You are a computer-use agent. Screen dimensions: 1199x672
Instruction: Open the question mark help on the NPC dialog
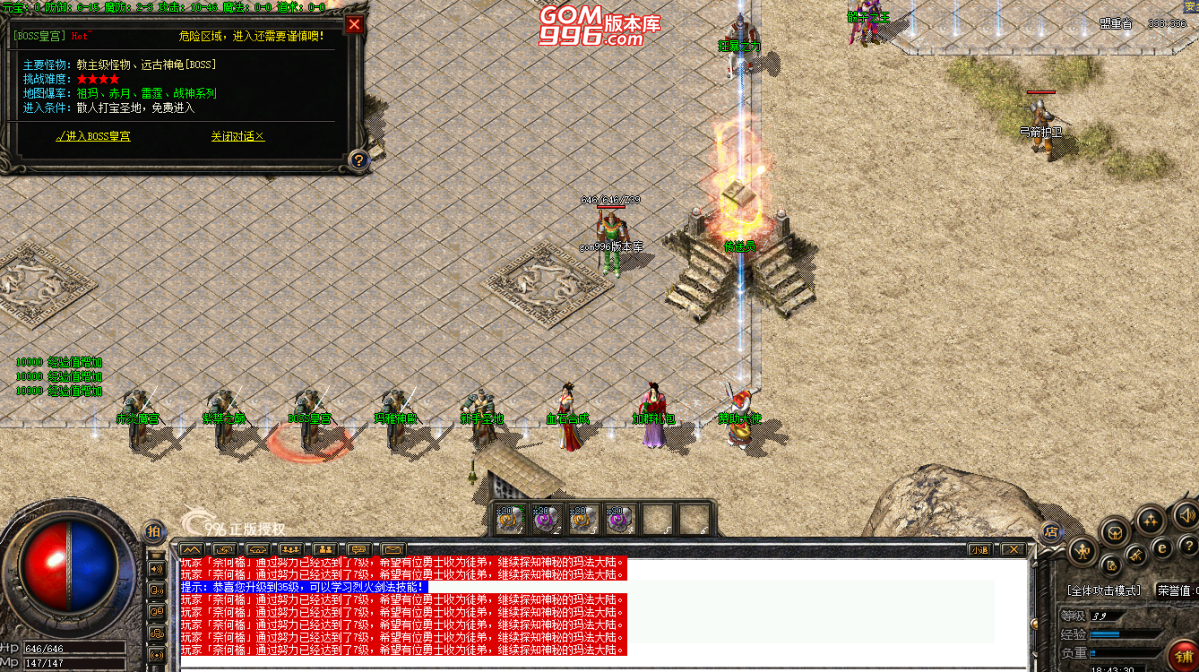pyautogui.click(x=358, y=159)
